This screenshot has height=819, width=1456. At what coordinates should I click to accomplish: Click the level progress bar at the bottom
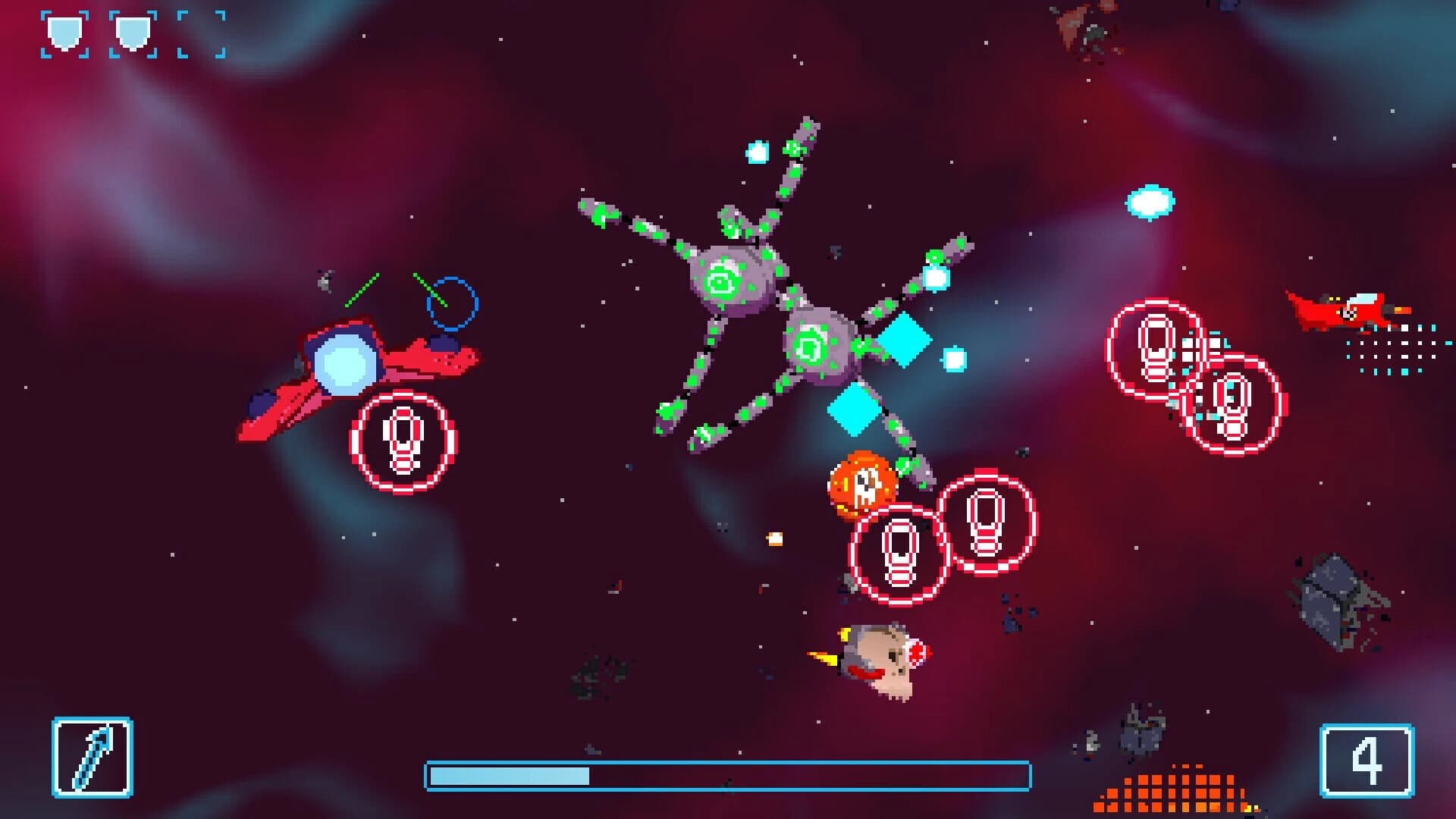(x=728, y=773)
